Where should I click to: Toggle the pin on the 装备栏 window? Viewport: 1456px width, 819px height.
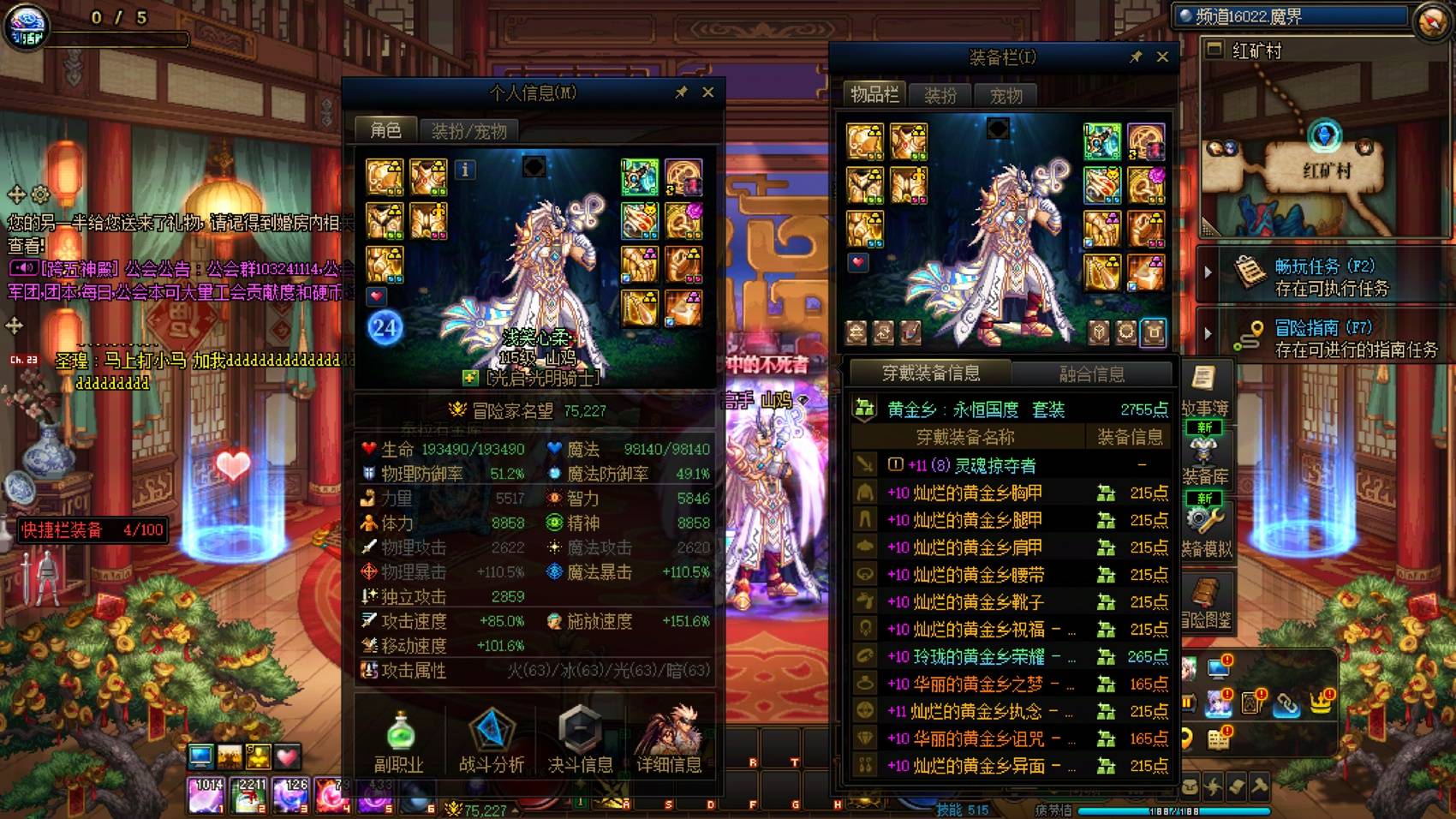click(x=1137, y=57)
